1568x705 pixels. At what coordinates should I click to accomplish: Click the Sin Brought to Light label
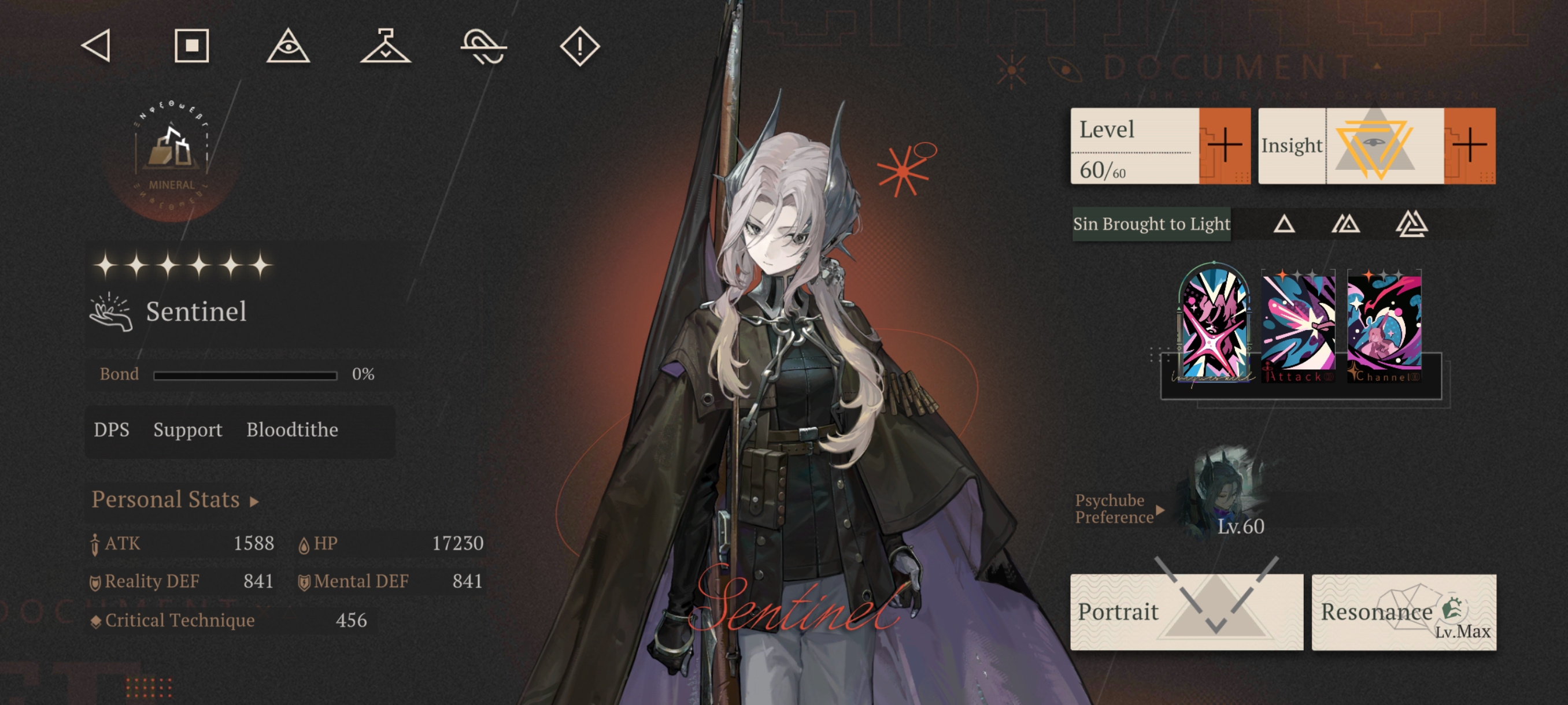click(x=1151, y=224)
